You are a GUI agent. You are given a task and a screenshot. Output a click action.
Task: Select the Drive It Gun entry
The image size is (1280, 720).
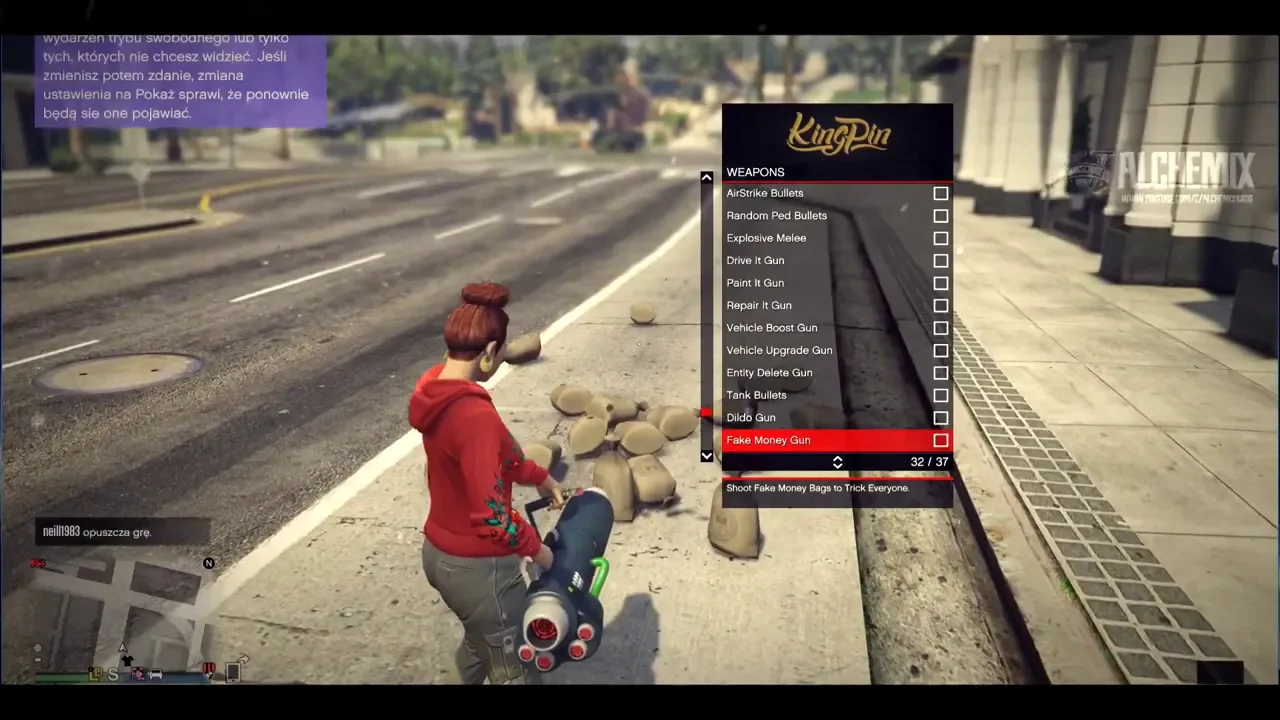755,261
